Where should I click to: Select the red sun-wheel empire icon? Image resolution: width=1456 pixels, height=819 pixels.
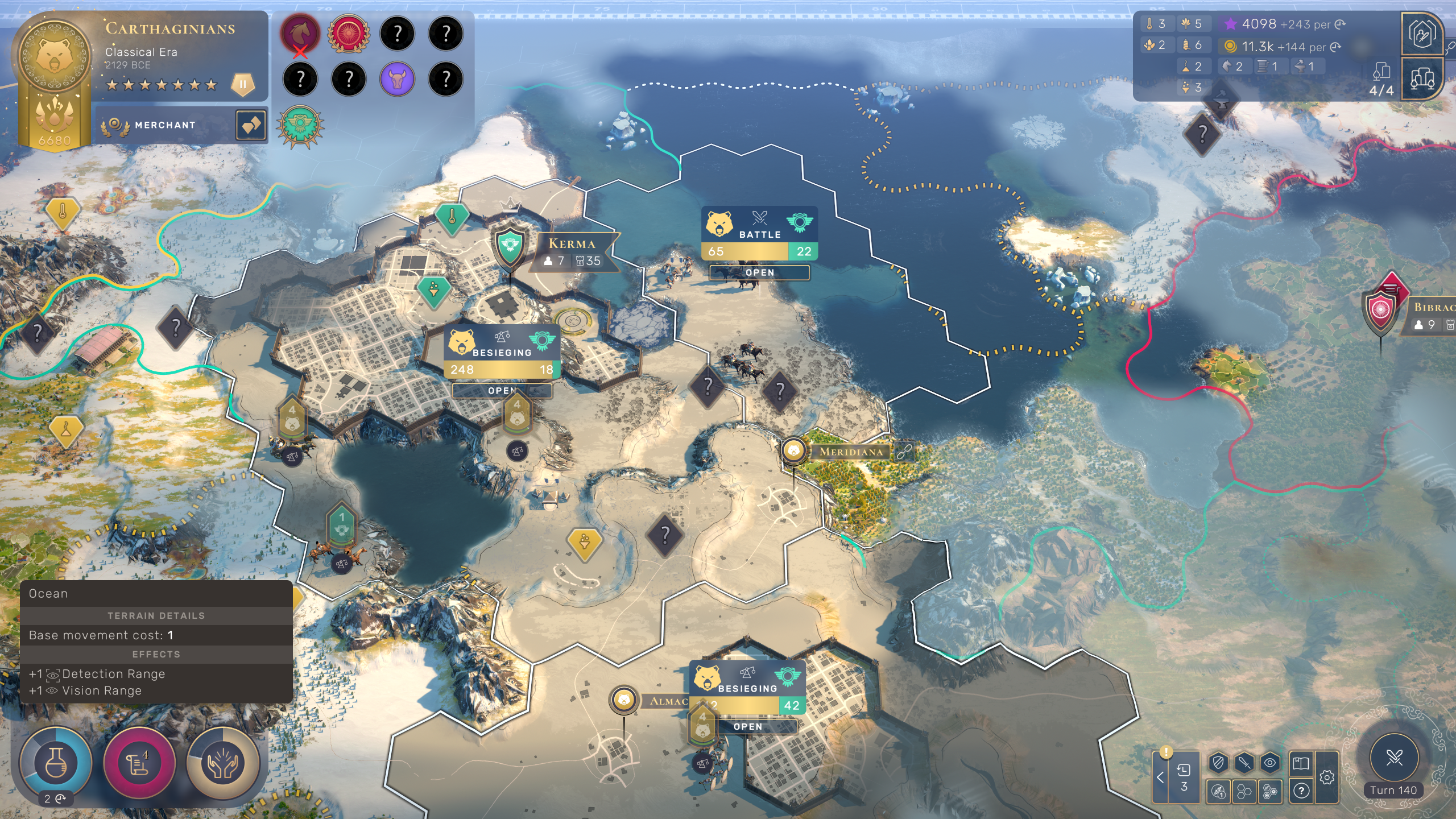coord(349,34)
